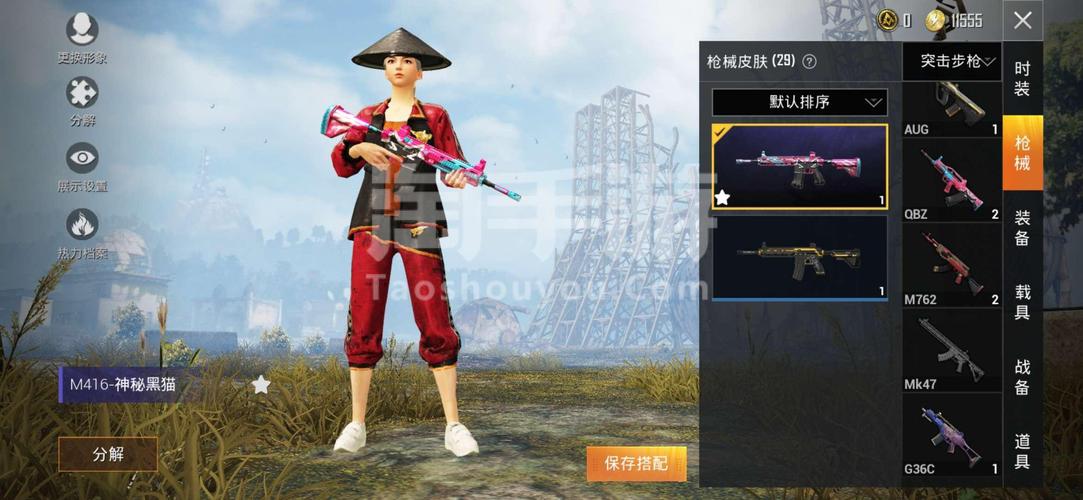Open the 突击步枪 weapon type dropdown
Screen dimensions: 1083x500
[951, 62]
